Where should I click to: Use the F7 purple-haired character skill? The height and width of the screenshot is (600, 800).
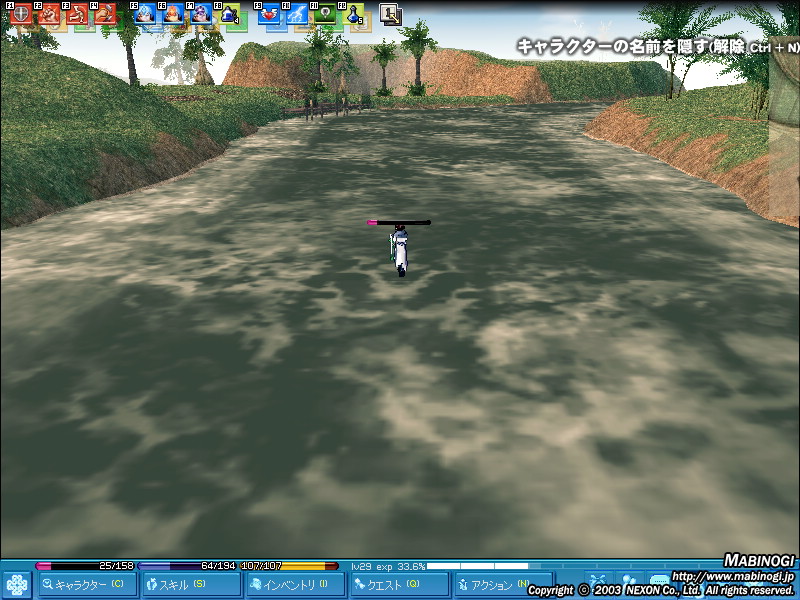pos(201,14)
